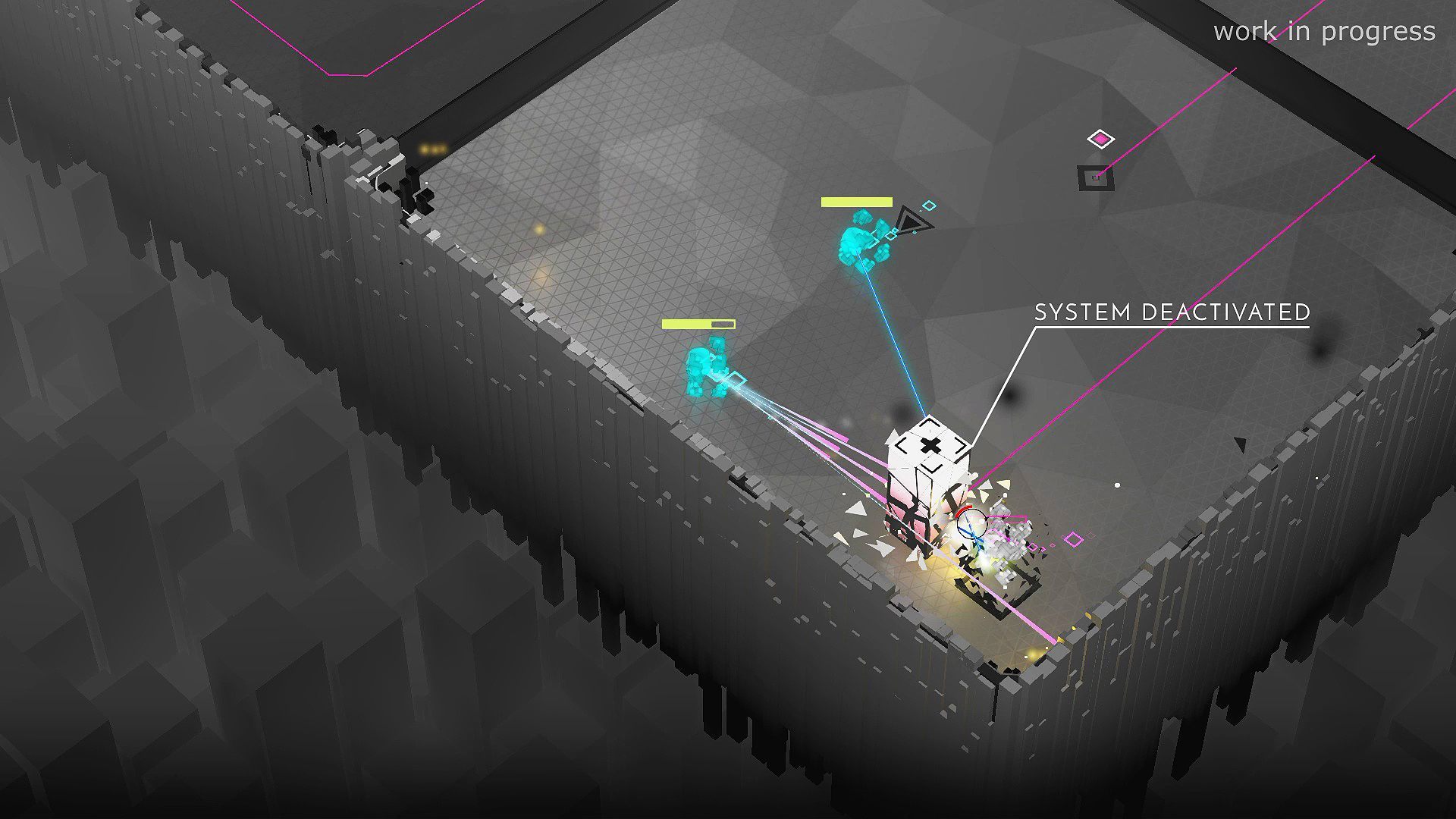
Task: Click the pink diamond waypoint marker top right
Action: (x=1100, y=139)
